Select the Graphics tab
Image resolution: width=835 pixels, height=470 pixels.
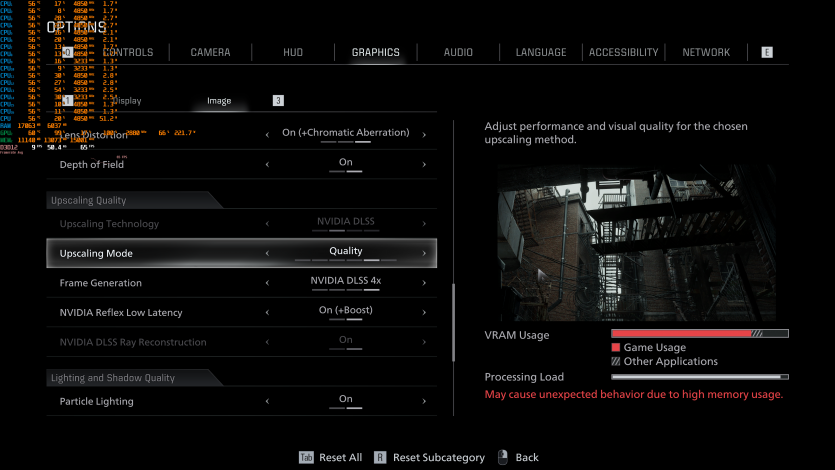[375, 52]
